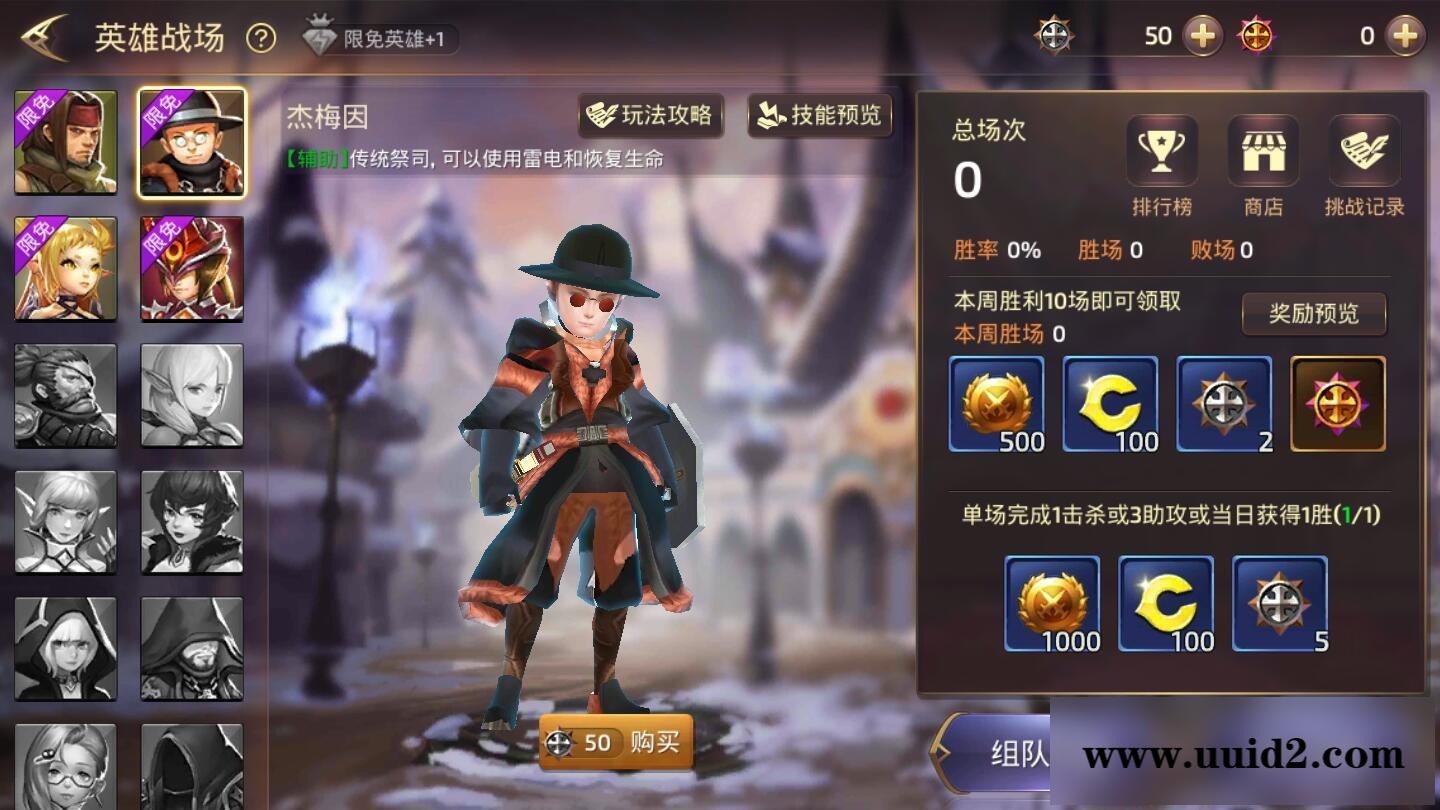Tap the gold 500 reward medal icon
Screen dimensions: 1440x810
click(997, 405)
